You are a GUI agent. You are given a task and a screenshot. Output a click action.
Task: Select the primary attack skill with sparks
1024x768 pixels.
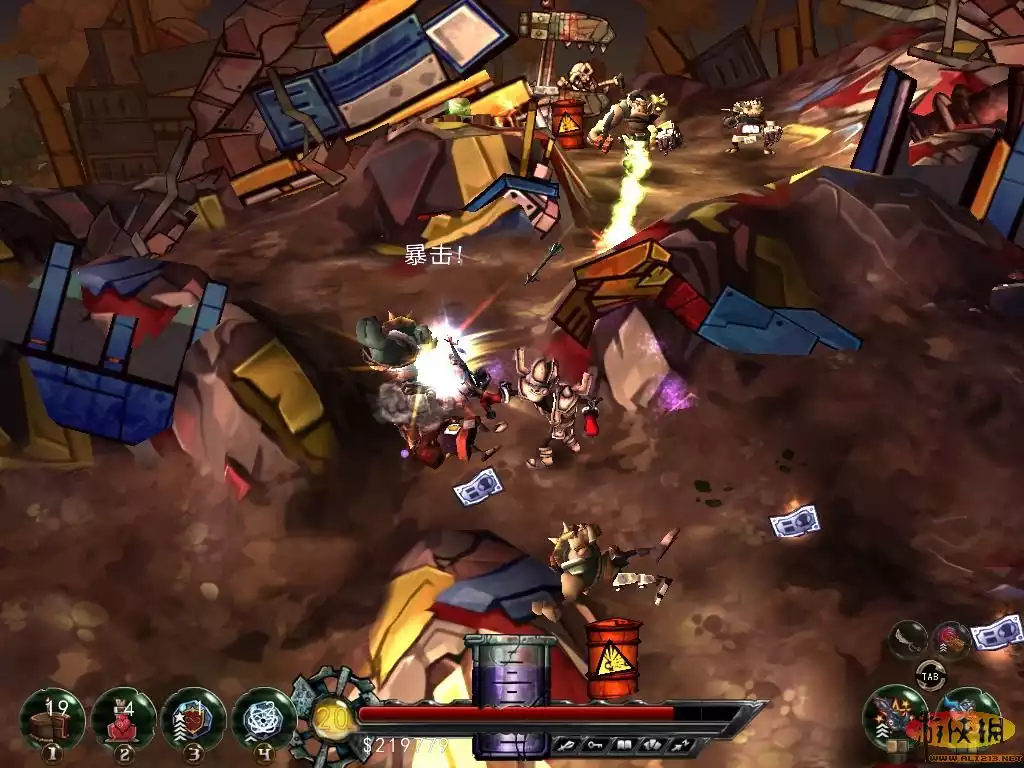(895, 715)
